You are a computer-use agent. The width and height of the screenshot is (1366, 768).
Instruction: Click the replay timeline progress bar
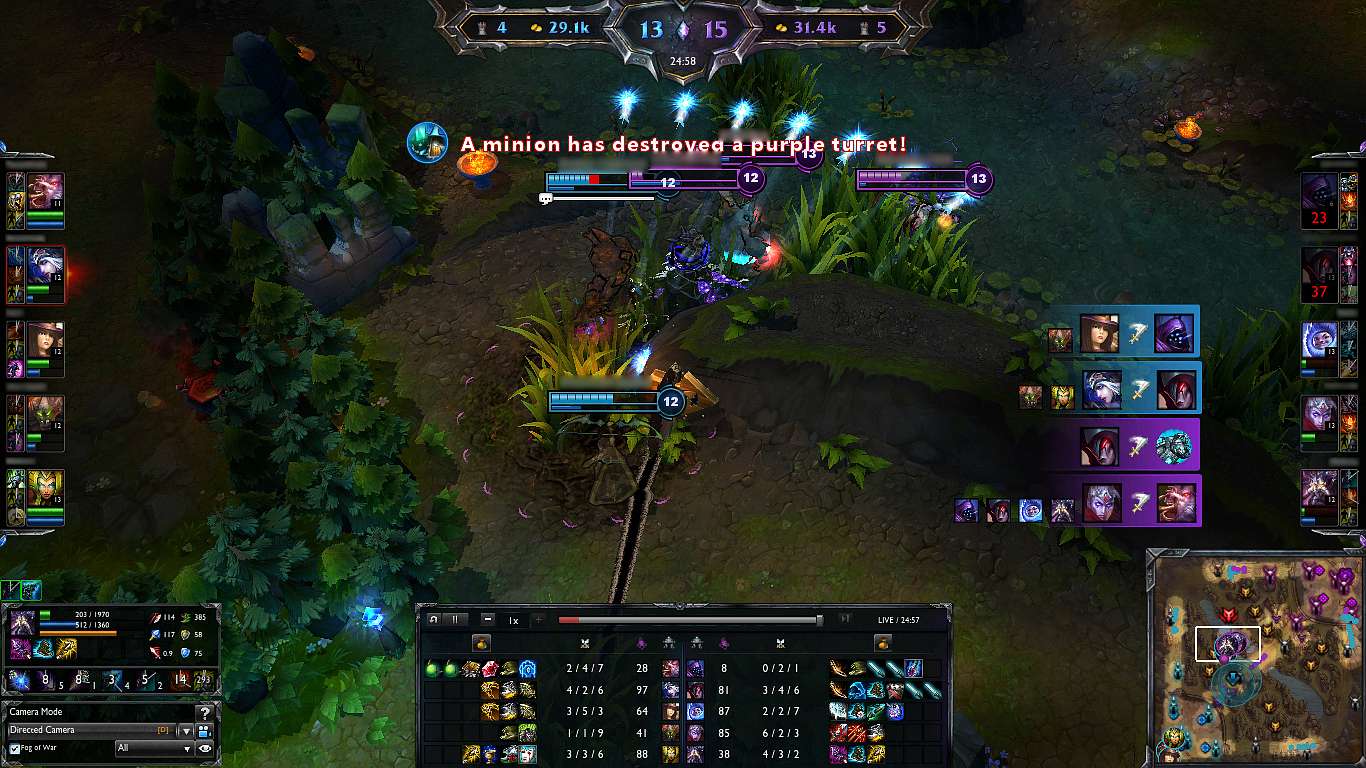point(690,620)
